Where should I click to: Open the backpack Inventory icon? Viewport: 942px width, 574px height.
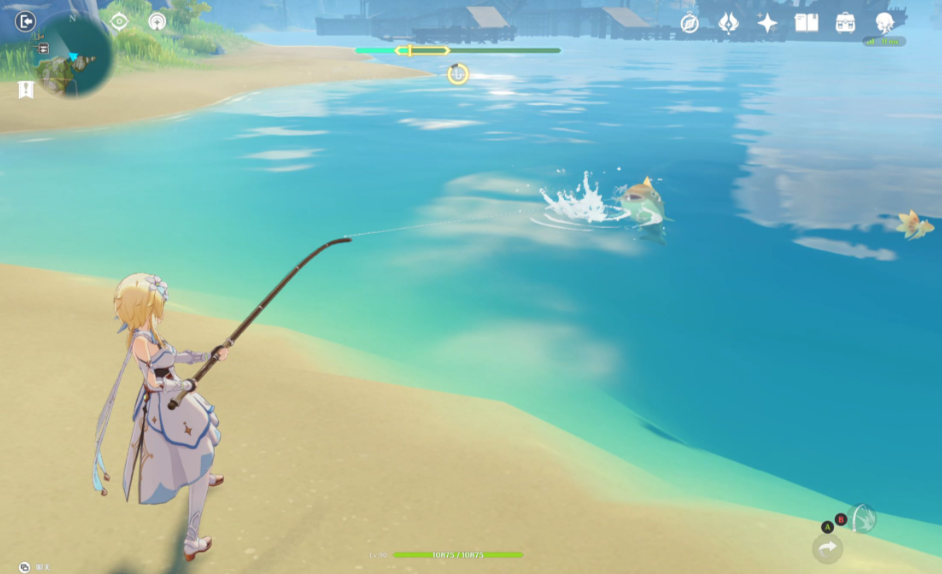click(845, 23)
